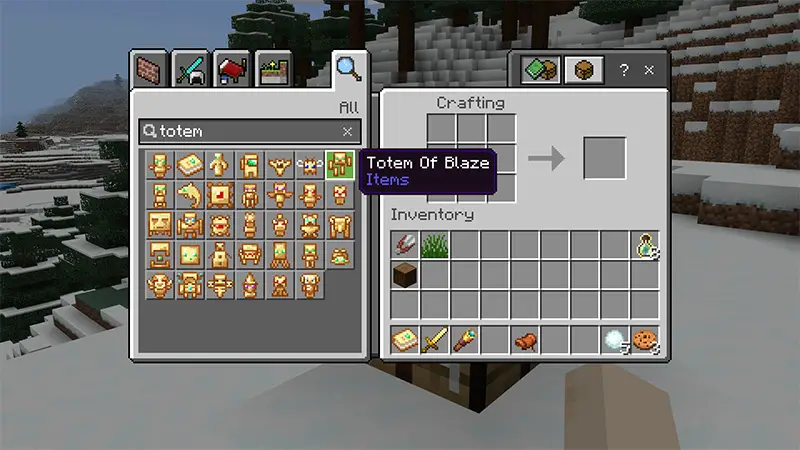Select the Totem Of Blaze item
The image size is (800, 450).
(340, 164)
